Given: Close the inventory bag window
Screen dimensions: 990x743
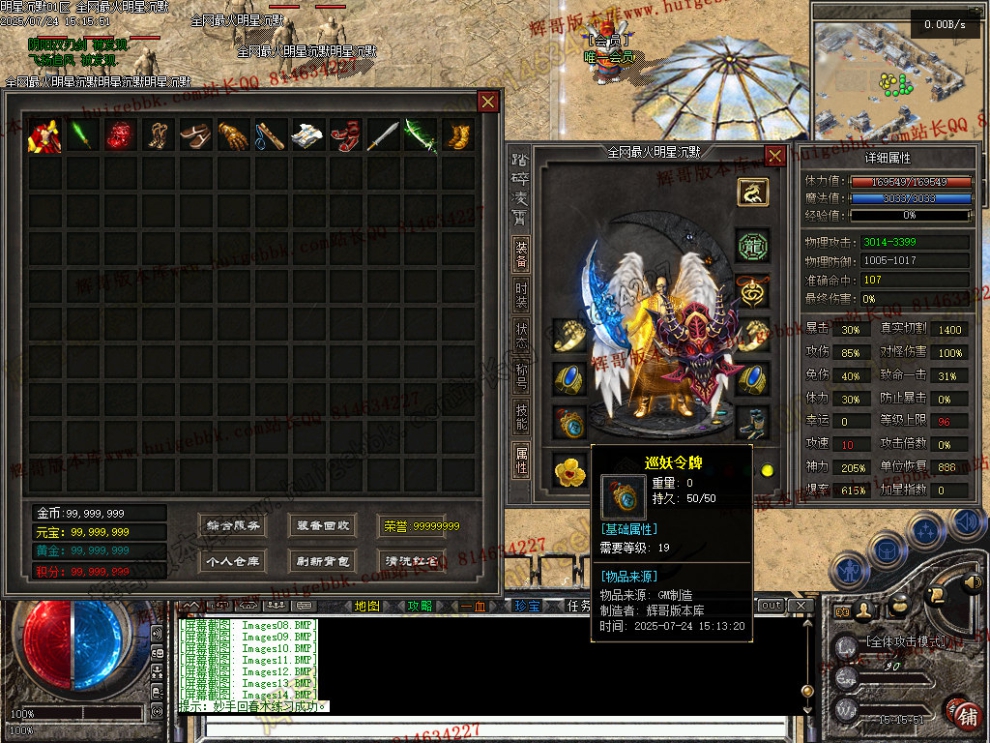Looking at the screenshot, I should click(488, 101).
